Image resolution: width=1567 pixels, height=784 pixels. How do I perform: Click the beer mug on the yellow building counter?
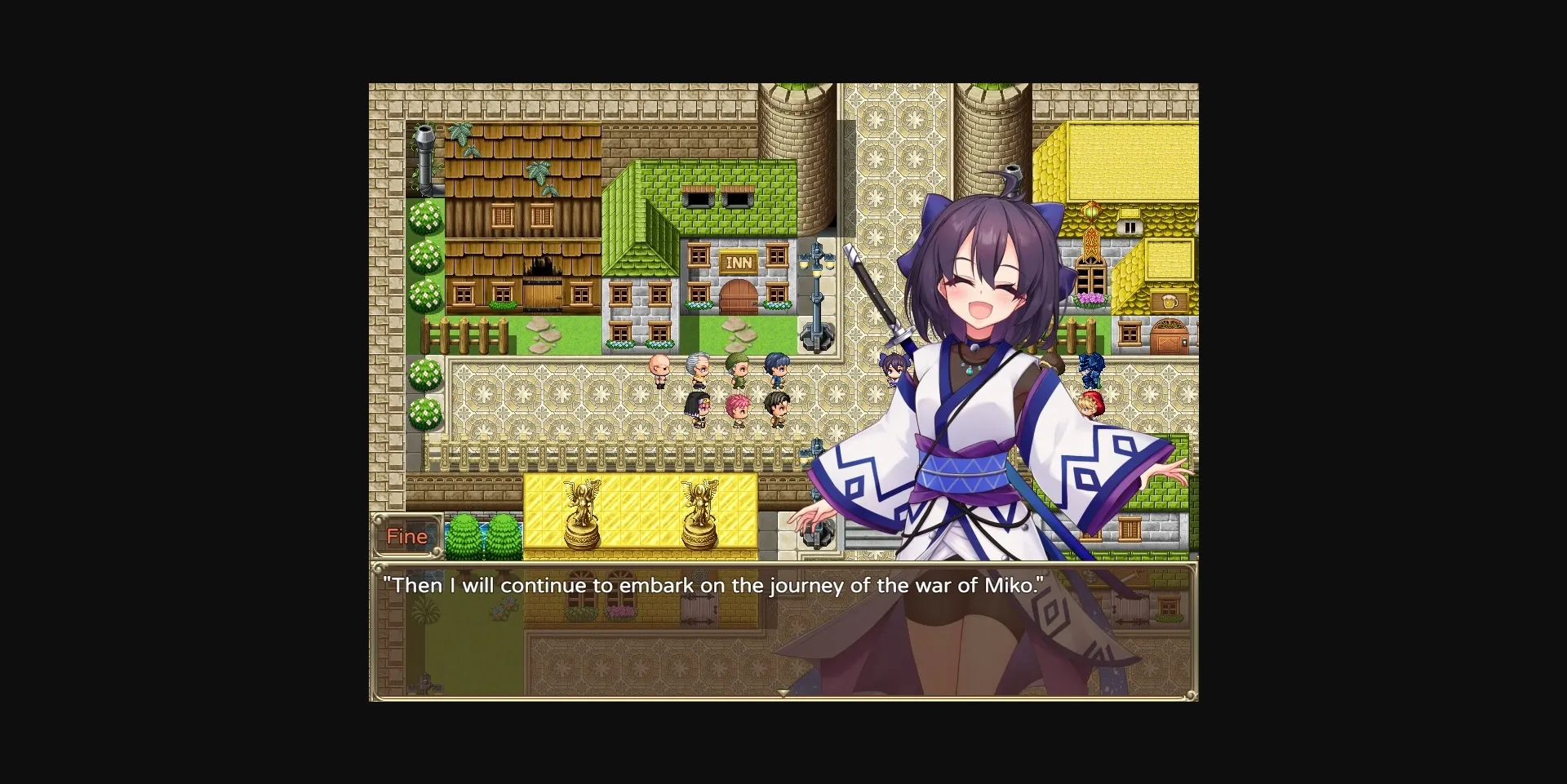click(1169, 302)
